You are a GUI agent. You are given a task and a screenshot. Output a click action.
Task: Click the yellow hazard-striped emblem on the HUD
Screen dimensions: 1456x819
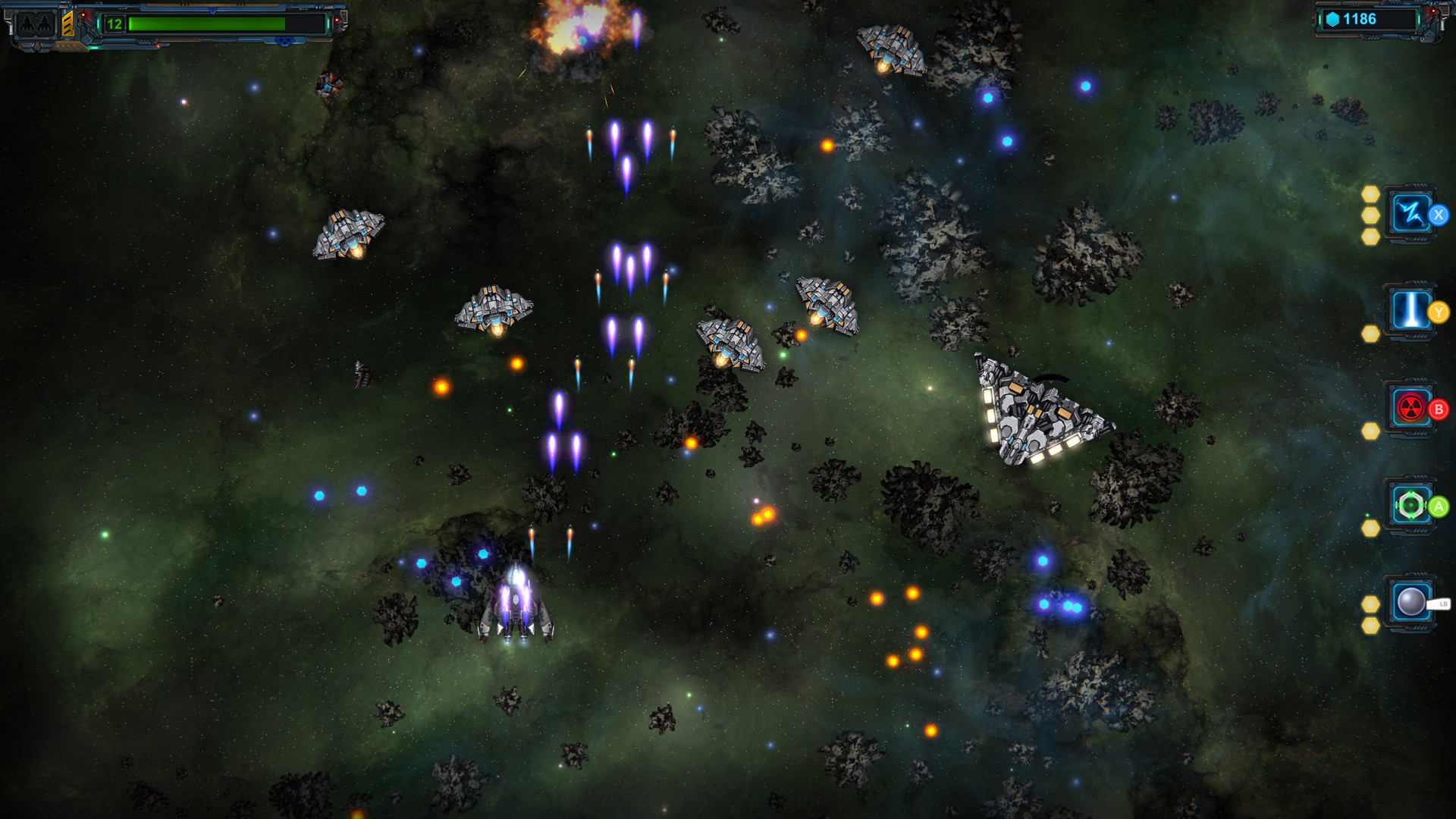tap(68, 24)
